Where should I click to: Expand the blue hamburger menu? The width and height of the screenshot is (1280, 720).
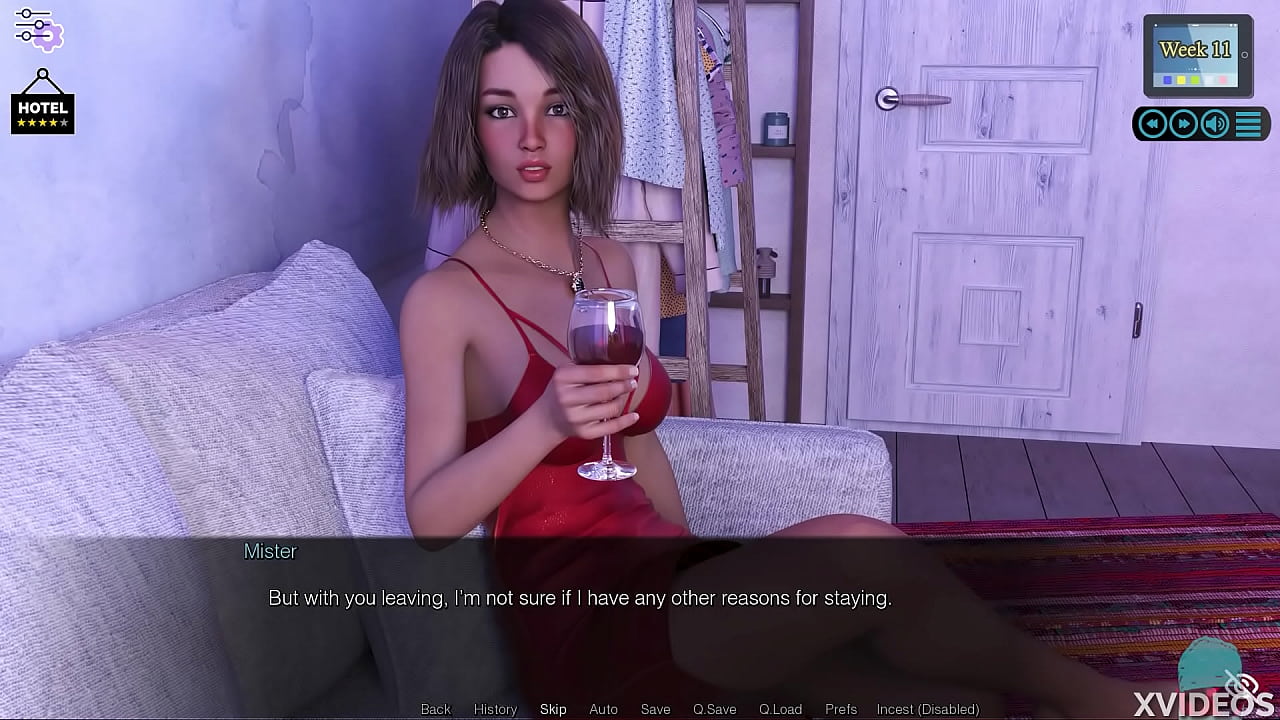1247,123
